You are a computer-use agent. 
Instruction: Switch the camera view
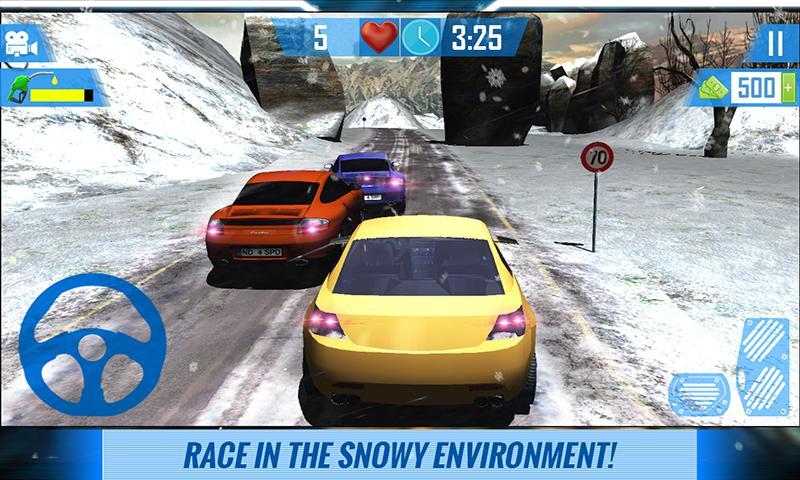pyautogui.click(x=27, y=43)
